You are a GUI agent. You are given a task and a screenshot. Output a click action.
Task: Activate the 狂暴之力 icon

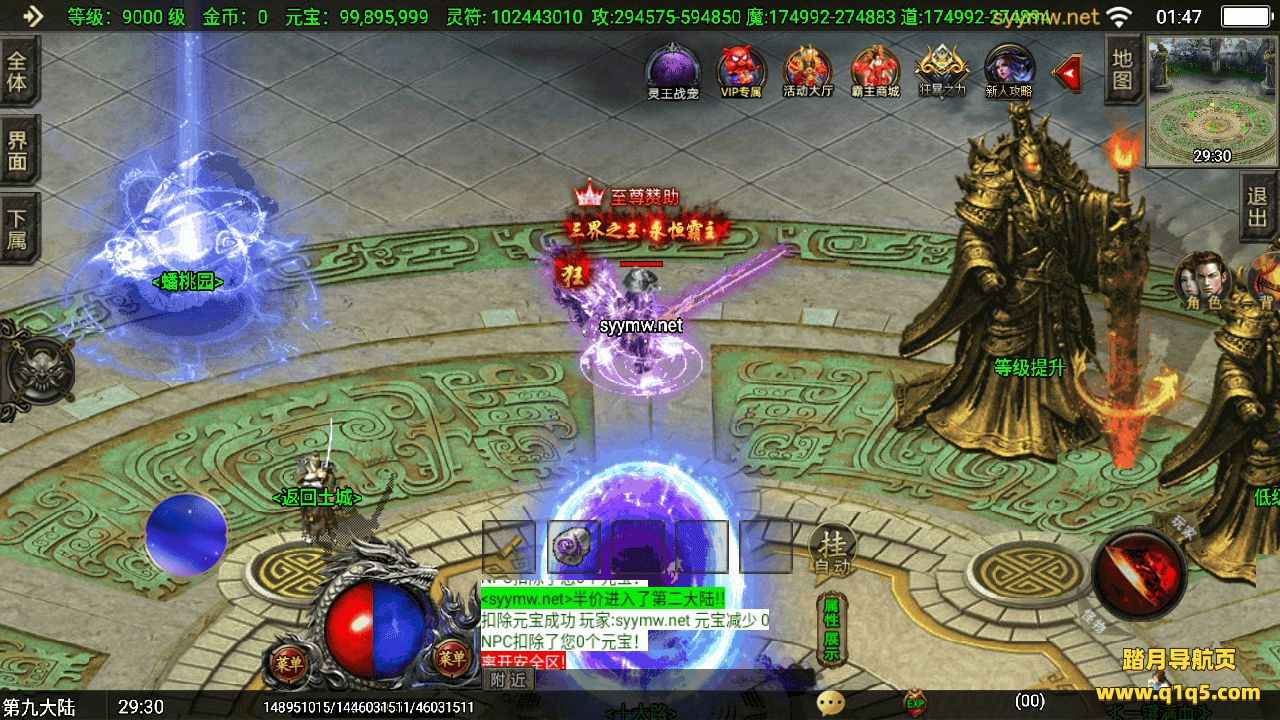tap(942, 68)
